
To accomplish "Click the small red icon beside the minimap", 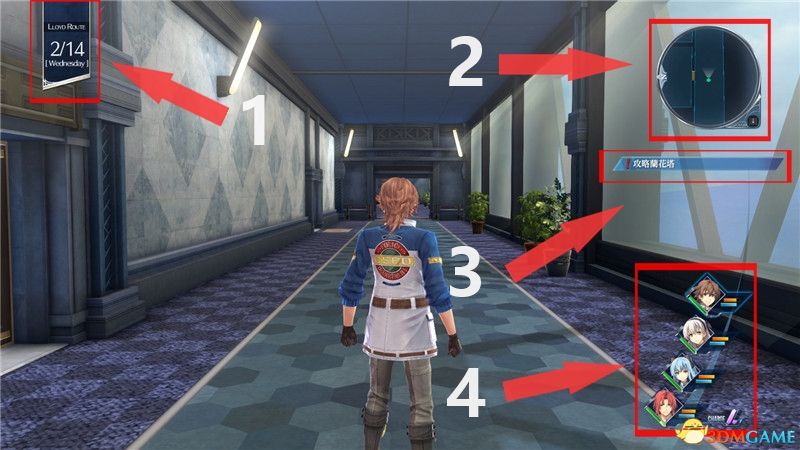I will (x=752, y=121).
